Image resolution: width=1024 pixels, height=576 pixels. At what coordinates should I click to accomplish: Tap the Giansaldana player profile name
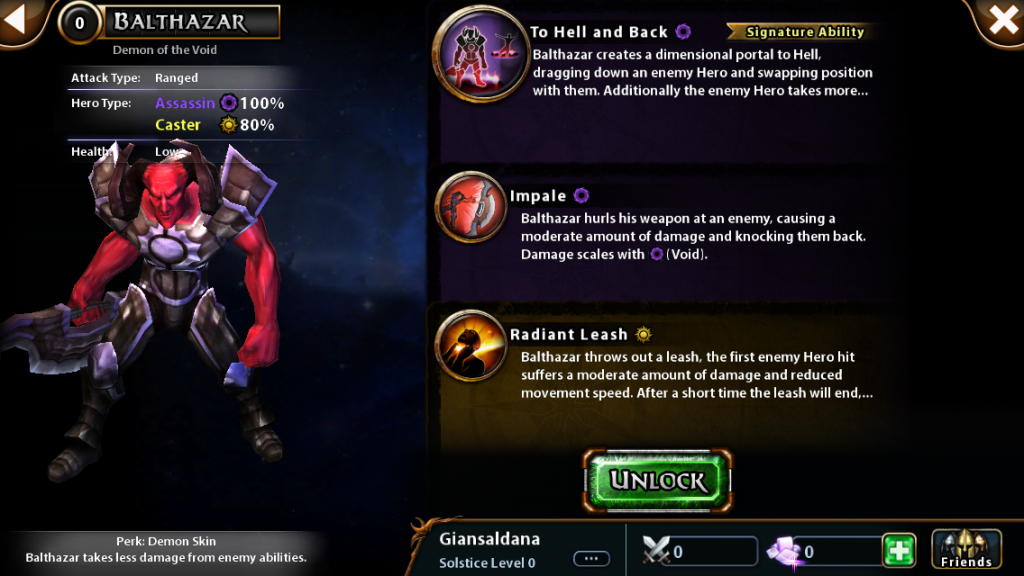489,539
